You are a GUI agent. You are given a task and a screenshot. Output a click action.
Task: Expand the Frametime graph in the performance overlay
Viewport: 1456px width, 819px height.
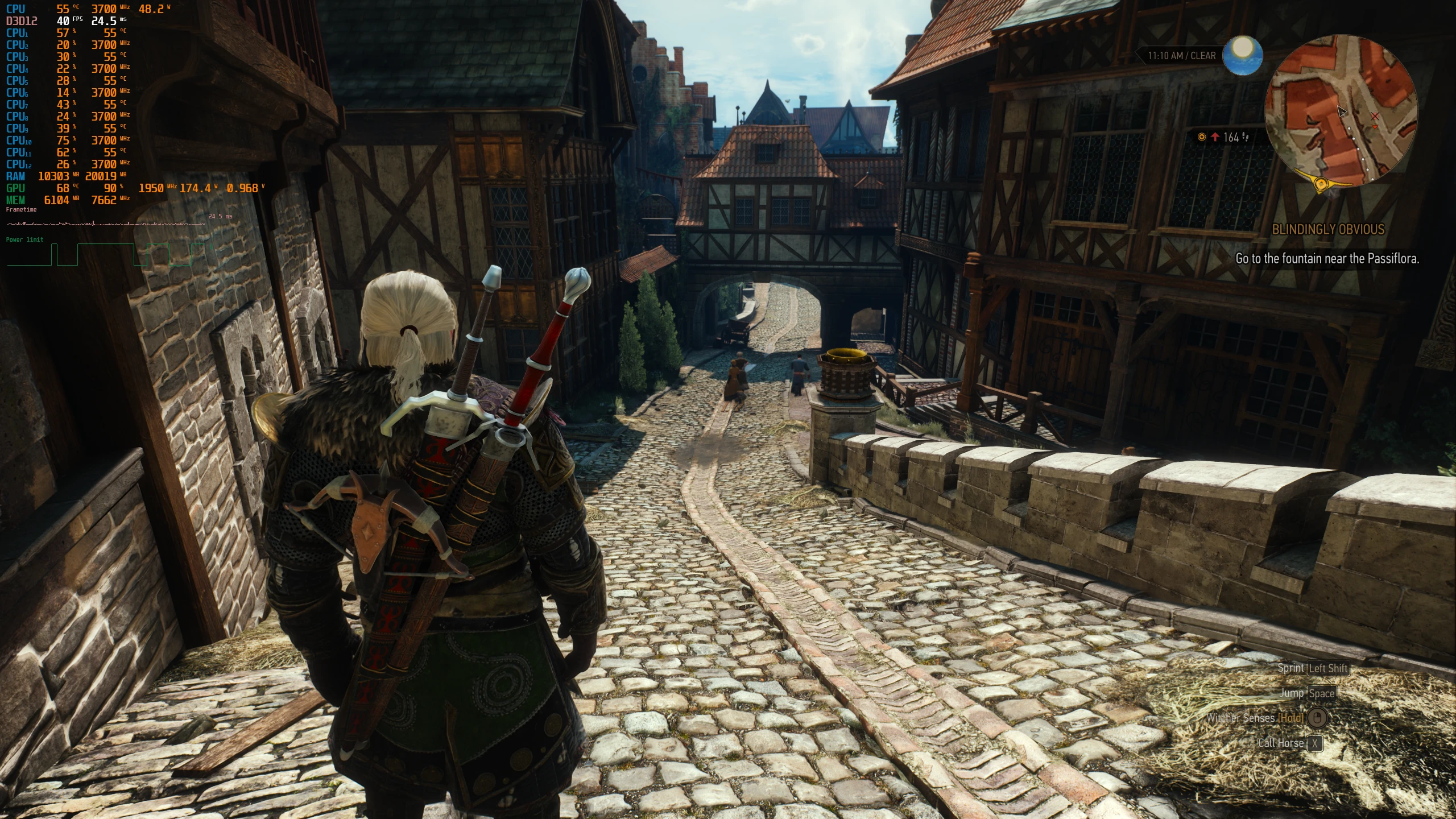(x=21, y=209)
